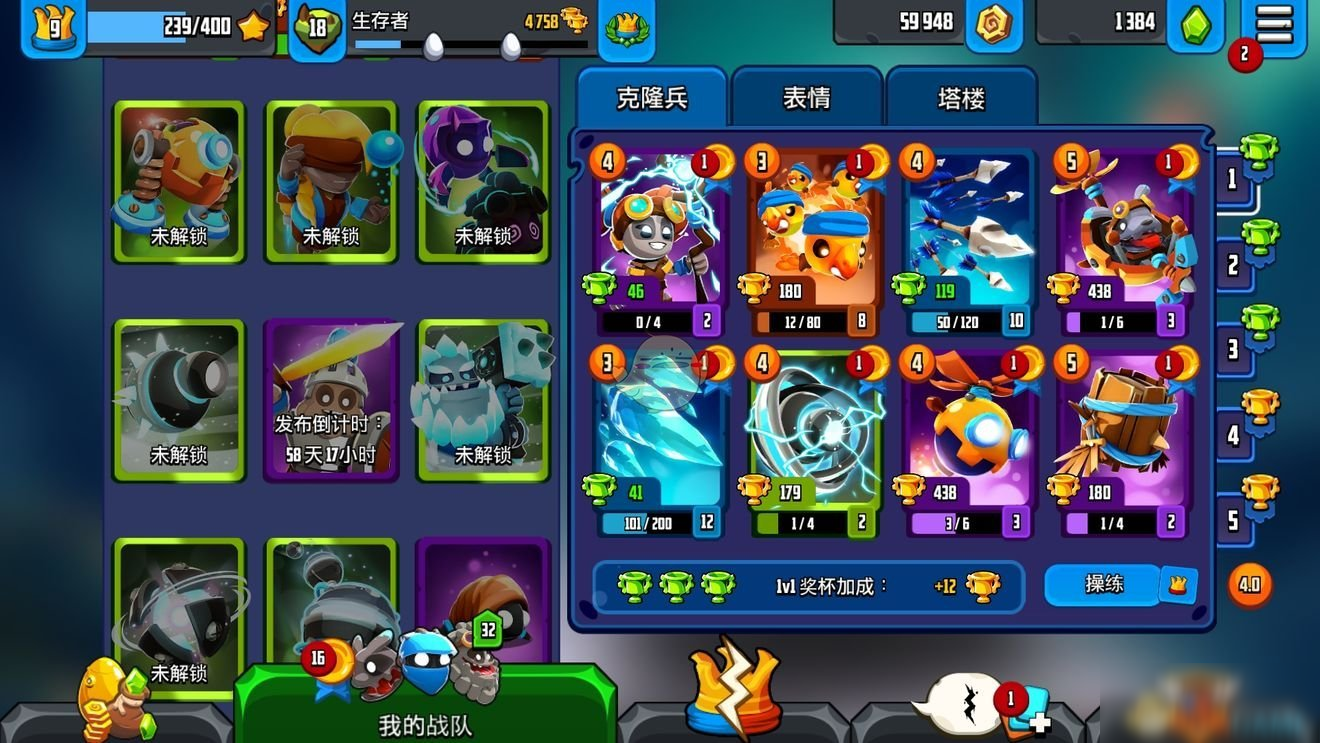Image resolution: width=1320 pixels, height=743 pixels.
Task: Select the ice crystal shard card
Action: tap(660, 440)
